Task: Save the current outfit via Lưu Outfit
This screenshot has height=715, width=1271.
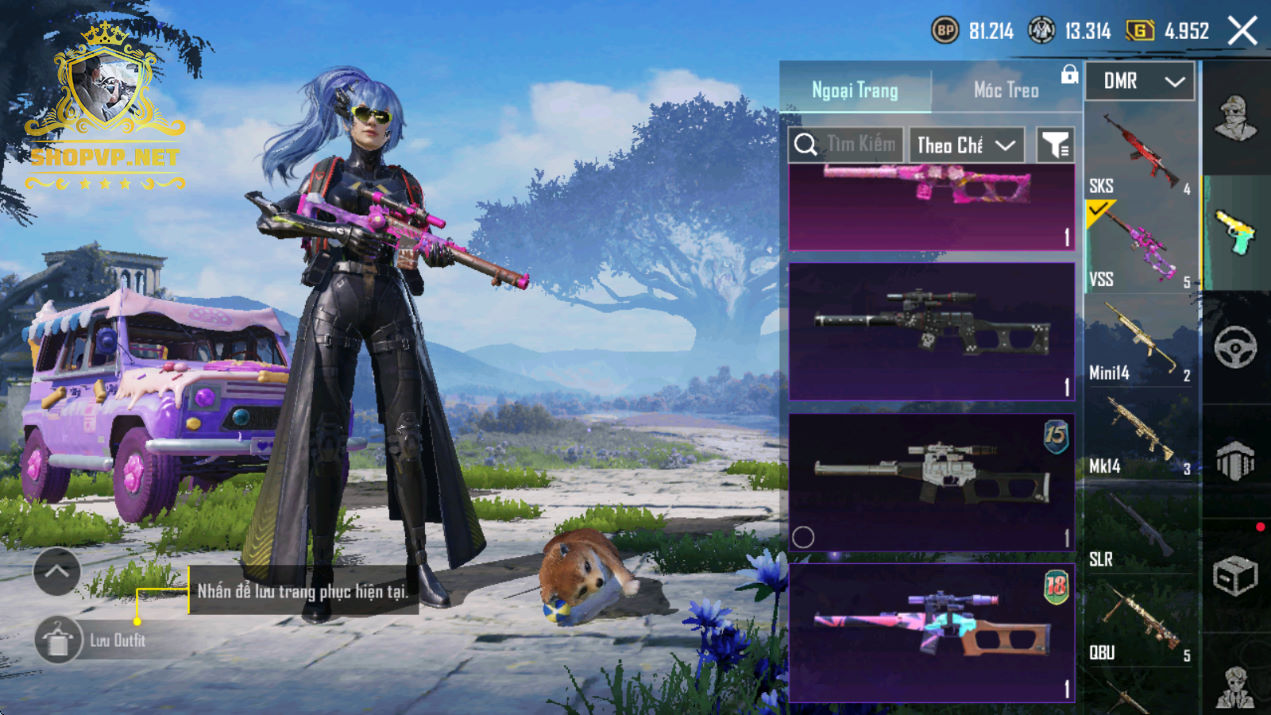Action: pyautogui.click(x=58, y=641)
